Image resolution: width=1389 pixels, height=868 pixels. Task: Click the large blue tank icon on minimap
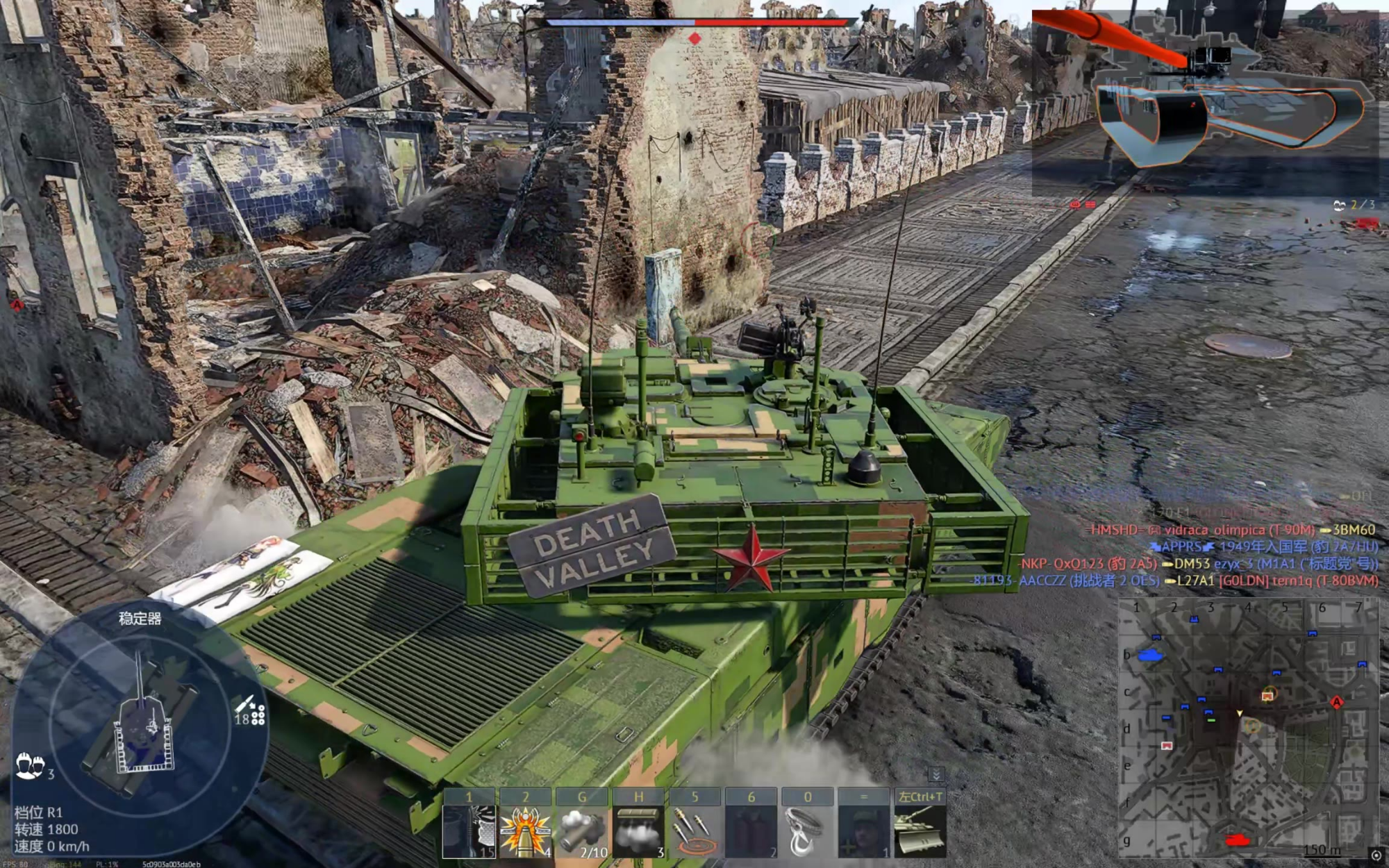[x=1150, y=655]
